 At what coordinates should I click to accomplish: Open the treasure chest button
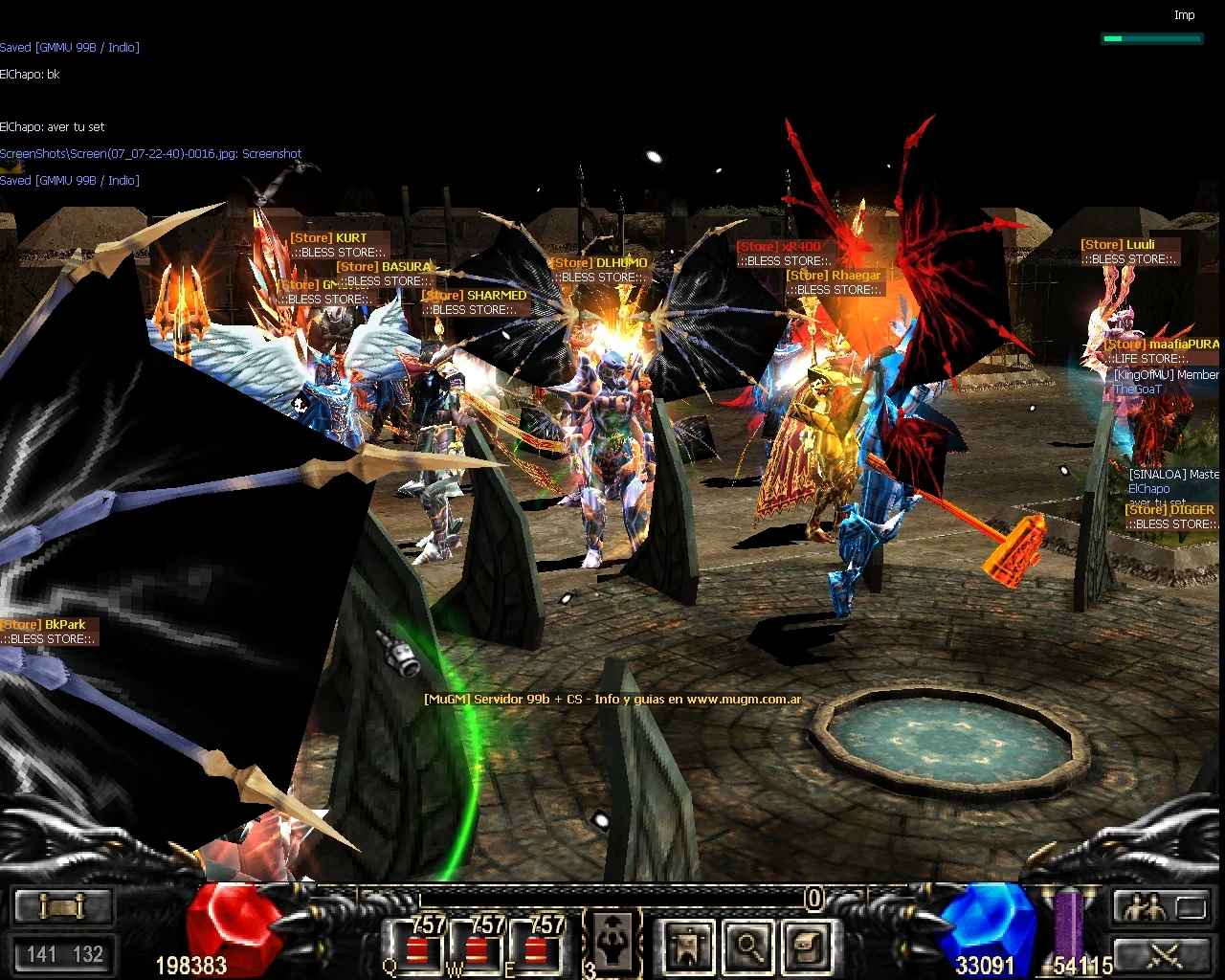(806, 947)
